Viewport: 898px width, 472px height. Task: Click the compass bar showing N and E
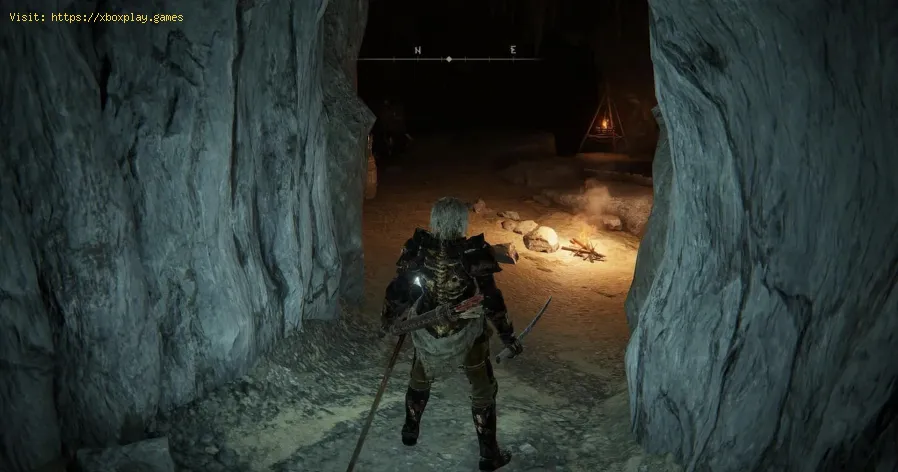pyautogui.click(x=448, y=56)
